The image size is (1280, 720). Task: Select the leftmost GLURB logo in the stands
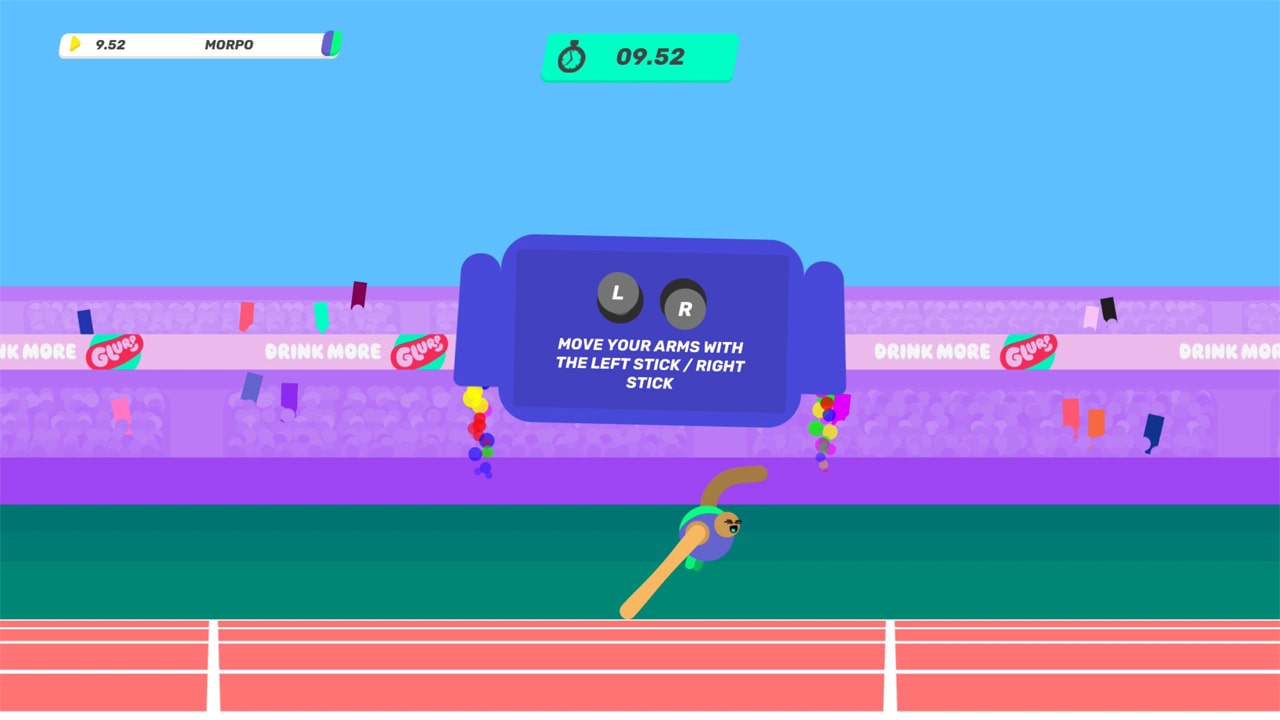(113, 352)
